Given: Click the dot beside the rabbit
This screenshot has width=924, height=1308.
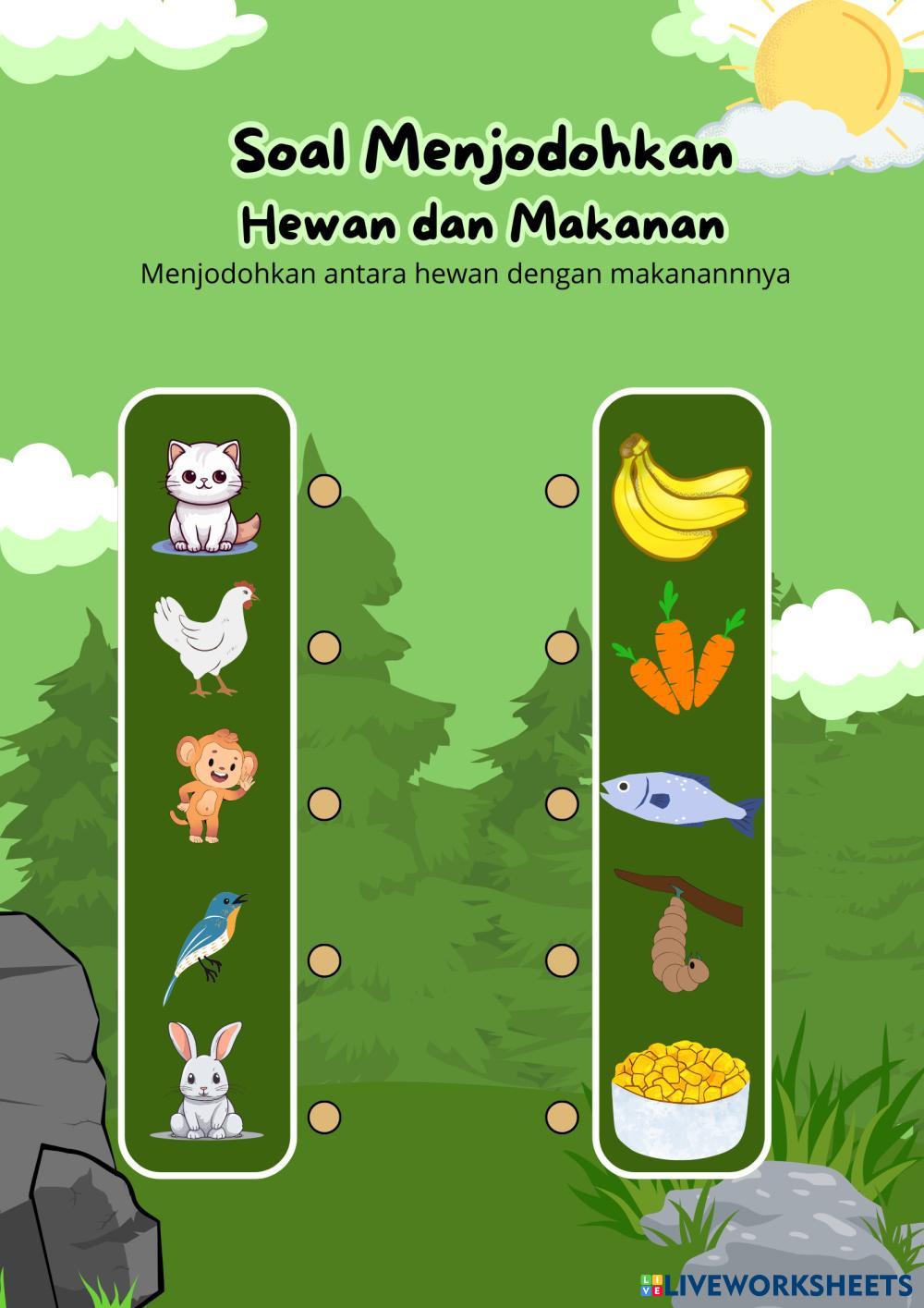Looking at the screenshot, I should point(324,1117).
